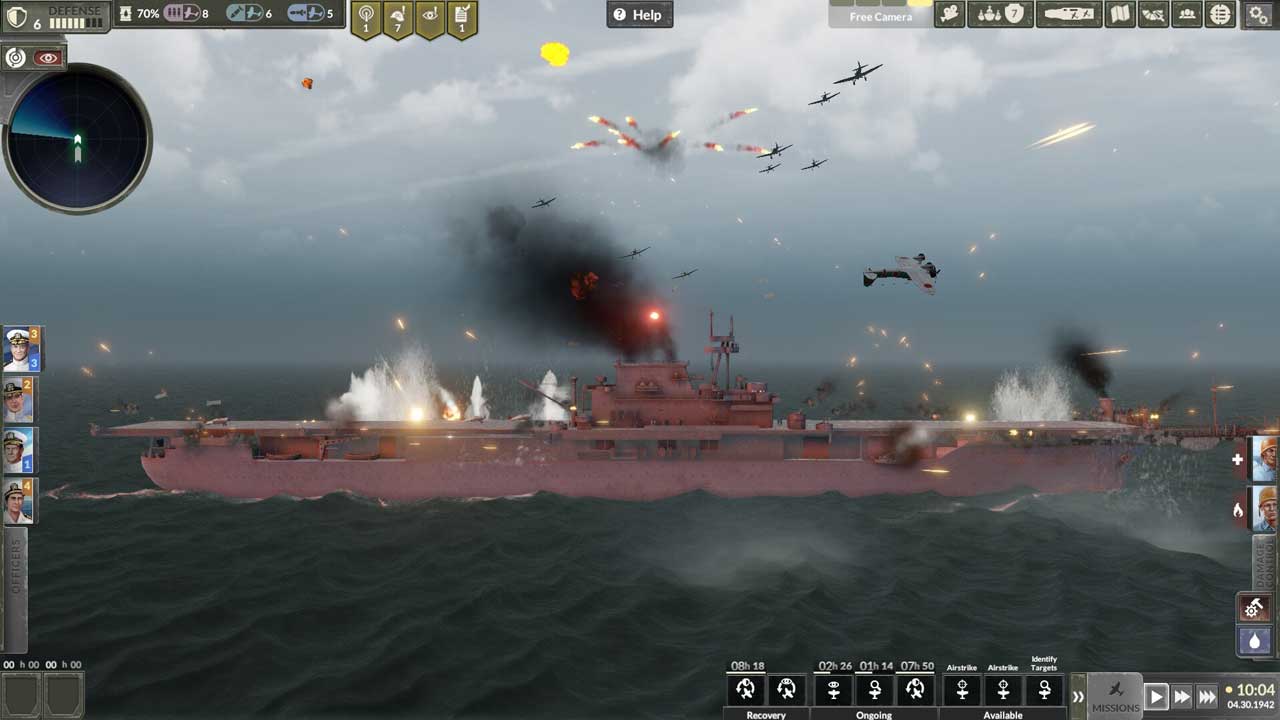This screenshot has width=1280, height=720.
Task: Select the firefighting crew portrait
Action: click(1265, 509)
